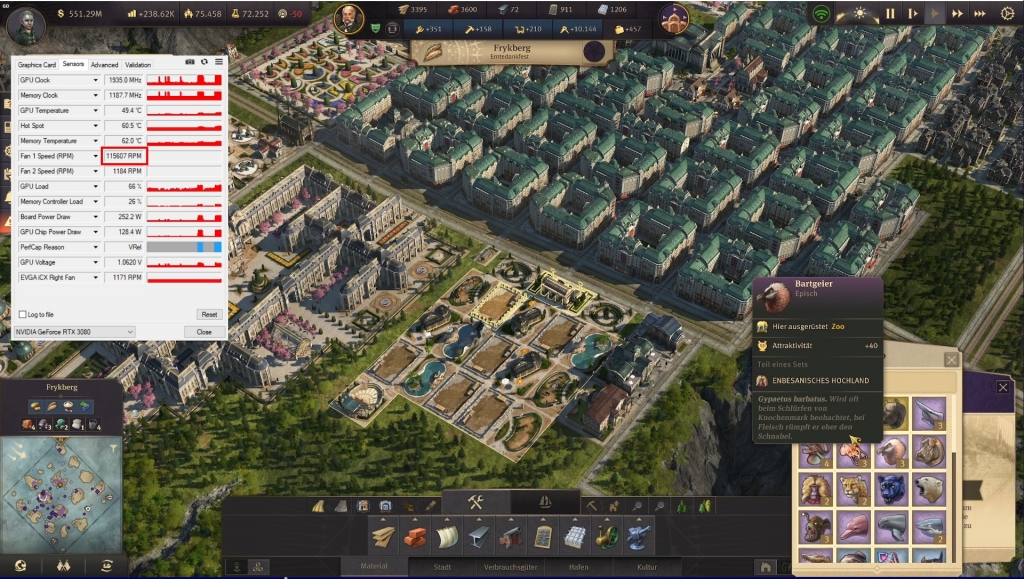This screenshot has height=579, width=1024.
Task: Click the GPU-Z Reset button
Action: pos(208,314)
